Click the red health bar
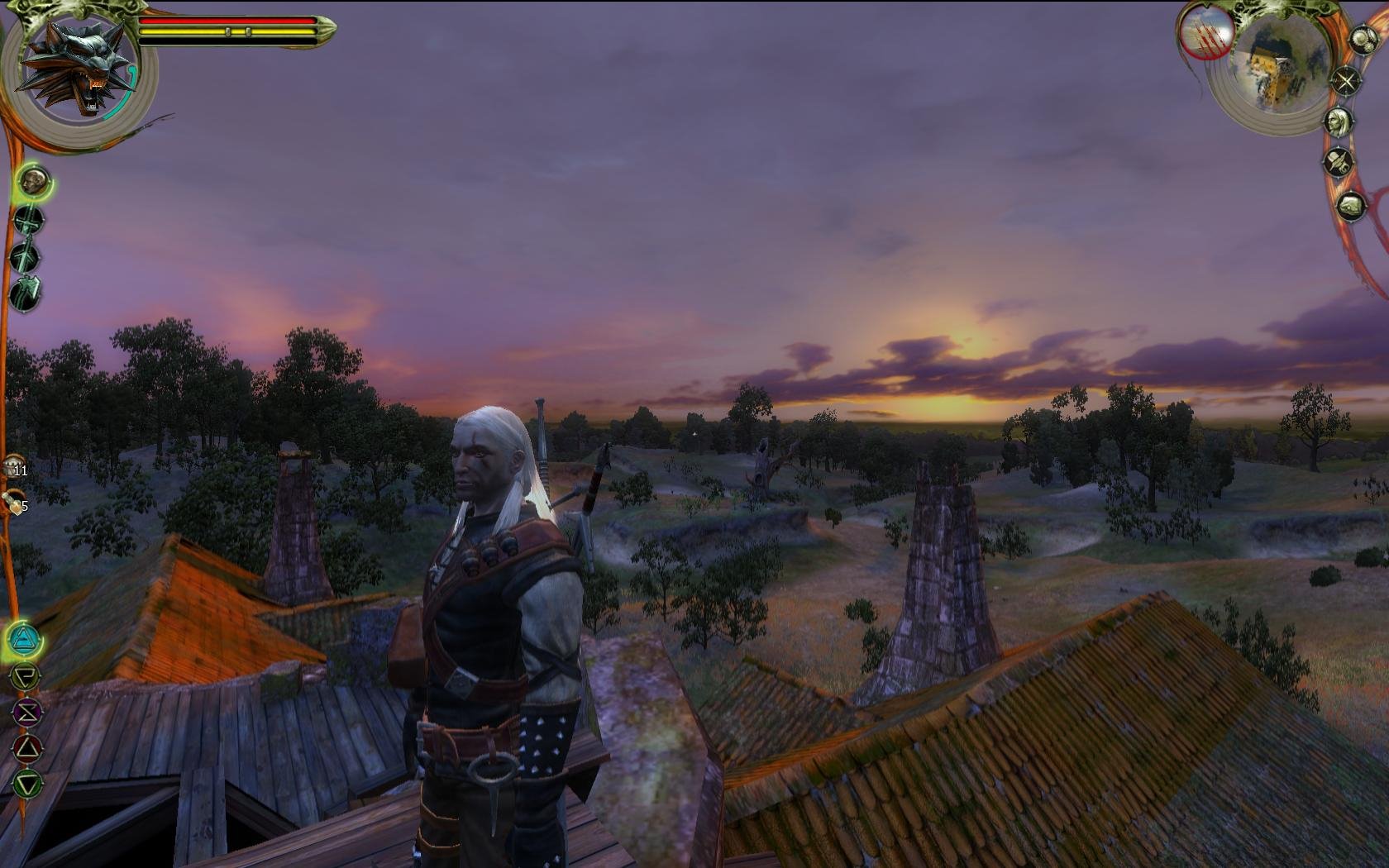This screenshot has height=868, width=1389. [x=227, y=20]
